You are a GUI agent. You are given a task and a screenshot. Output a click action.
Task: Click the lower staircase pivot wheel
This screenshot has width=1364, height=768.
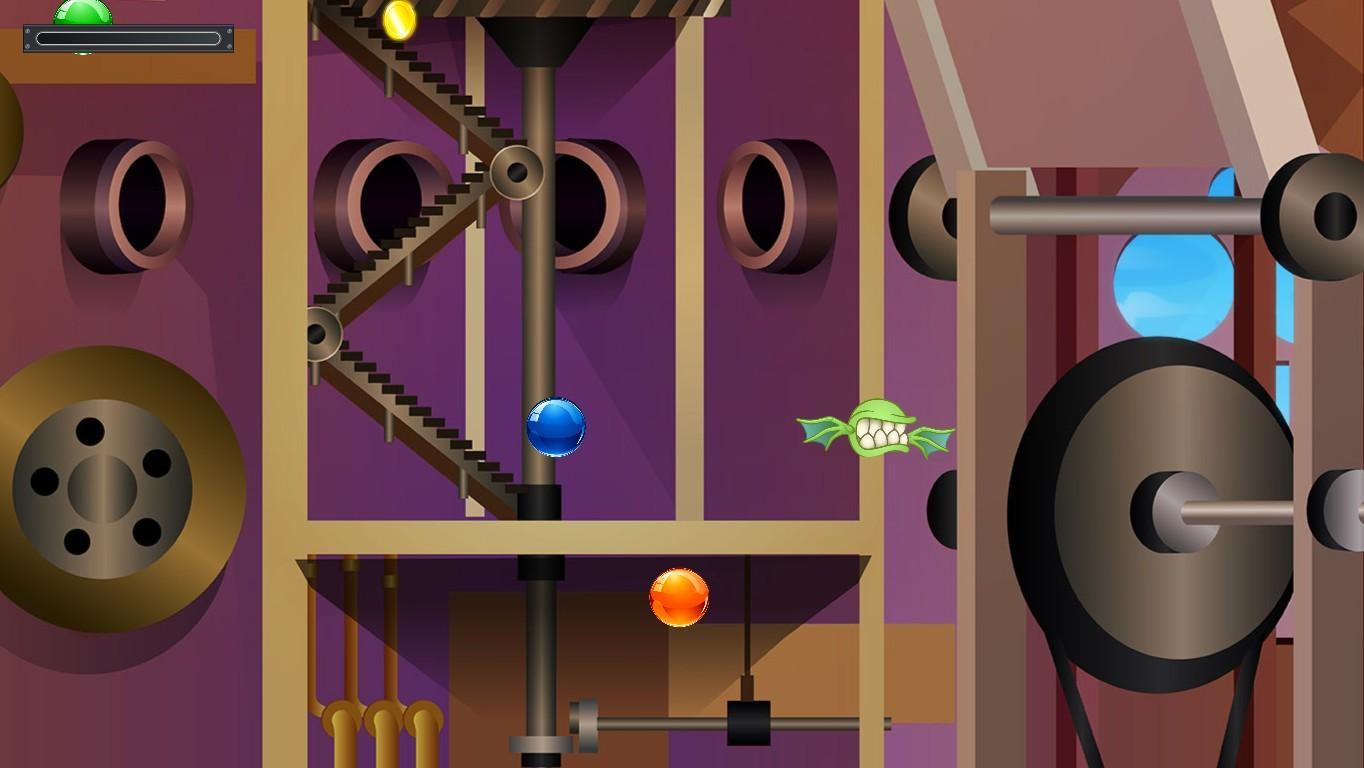click(x=322, y=335)
